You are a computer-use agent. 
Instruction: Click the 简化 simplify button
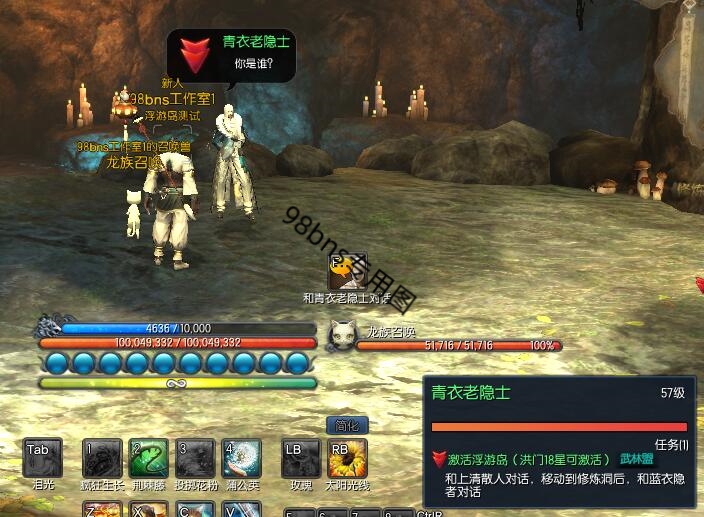point(348,425)
